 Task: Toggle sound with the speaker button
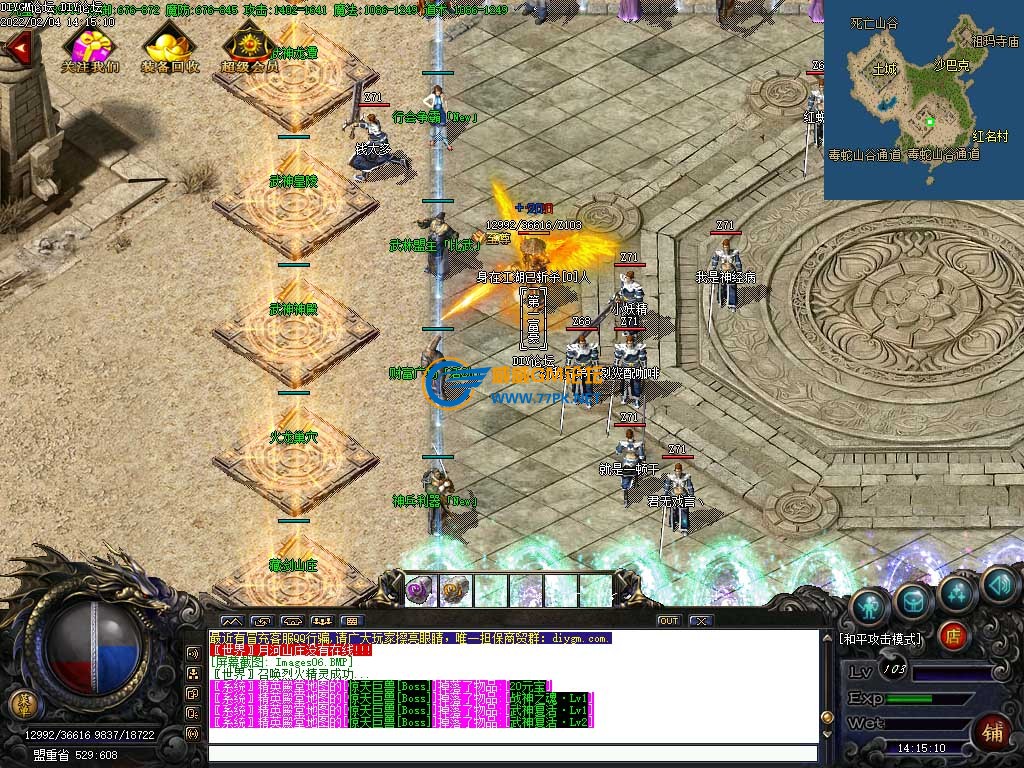(x=998, y=584)
